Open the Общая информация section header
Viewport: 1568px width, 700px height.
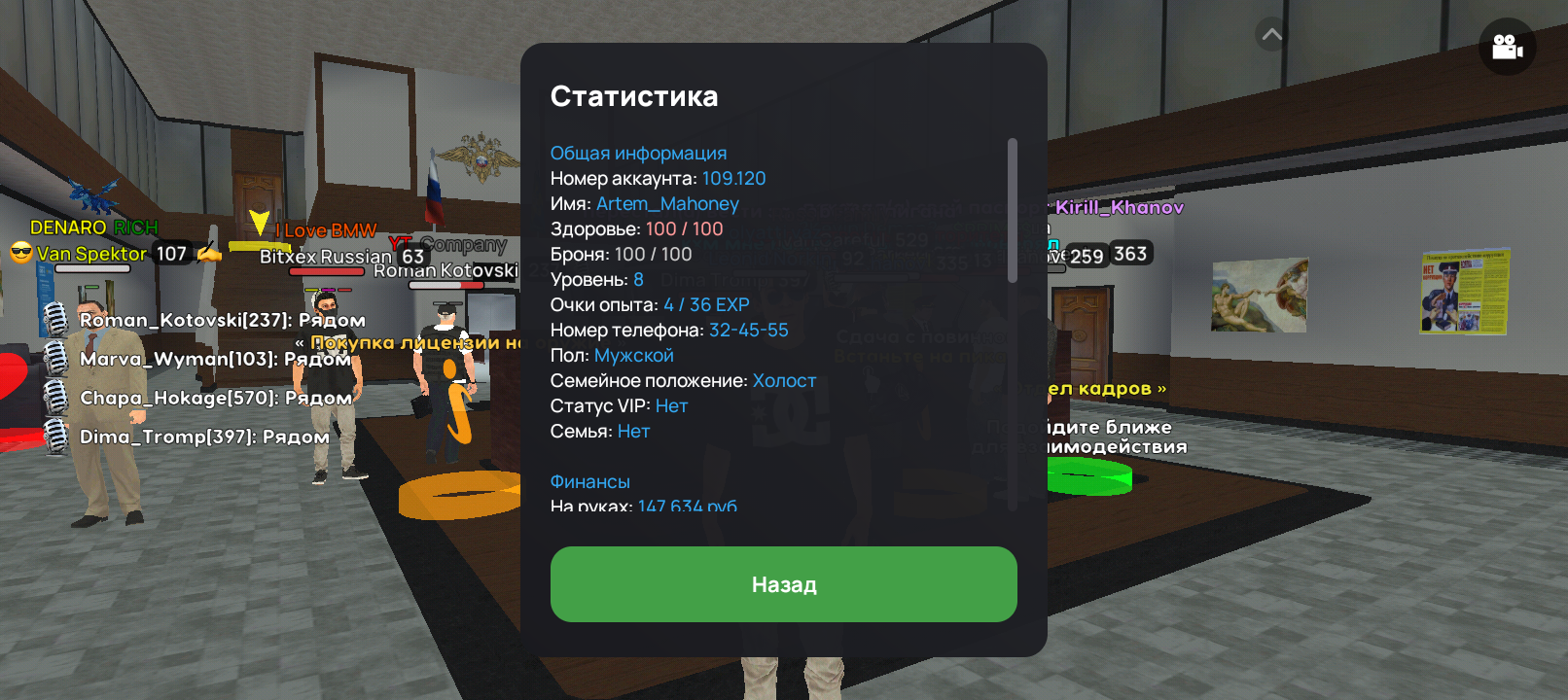pyautogui.click(x=638, y=153)
